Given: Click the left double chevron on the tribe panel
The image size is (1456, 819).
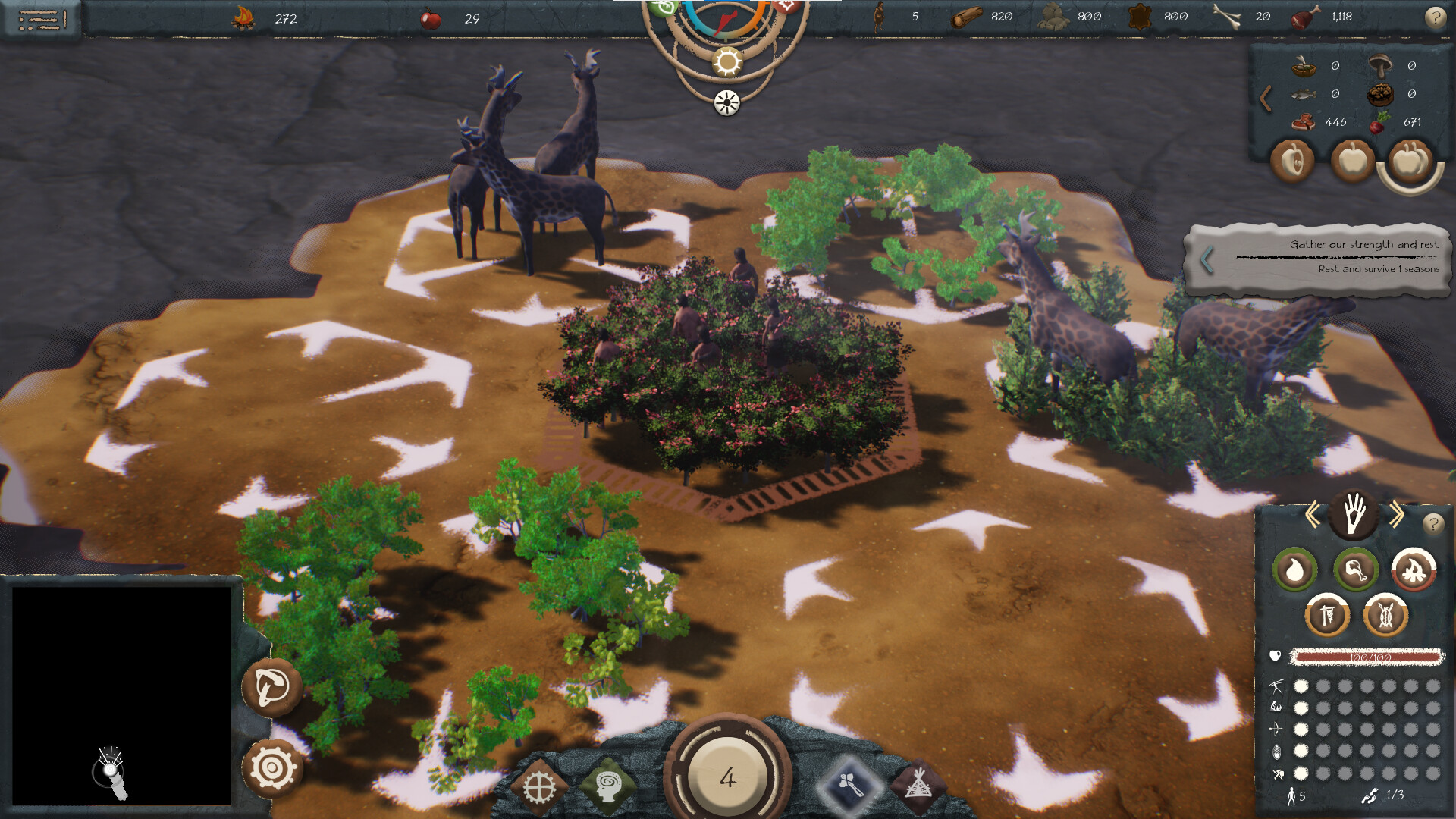Looking at the screenshot, I should pyautogui.click(x=1313, y=513).
